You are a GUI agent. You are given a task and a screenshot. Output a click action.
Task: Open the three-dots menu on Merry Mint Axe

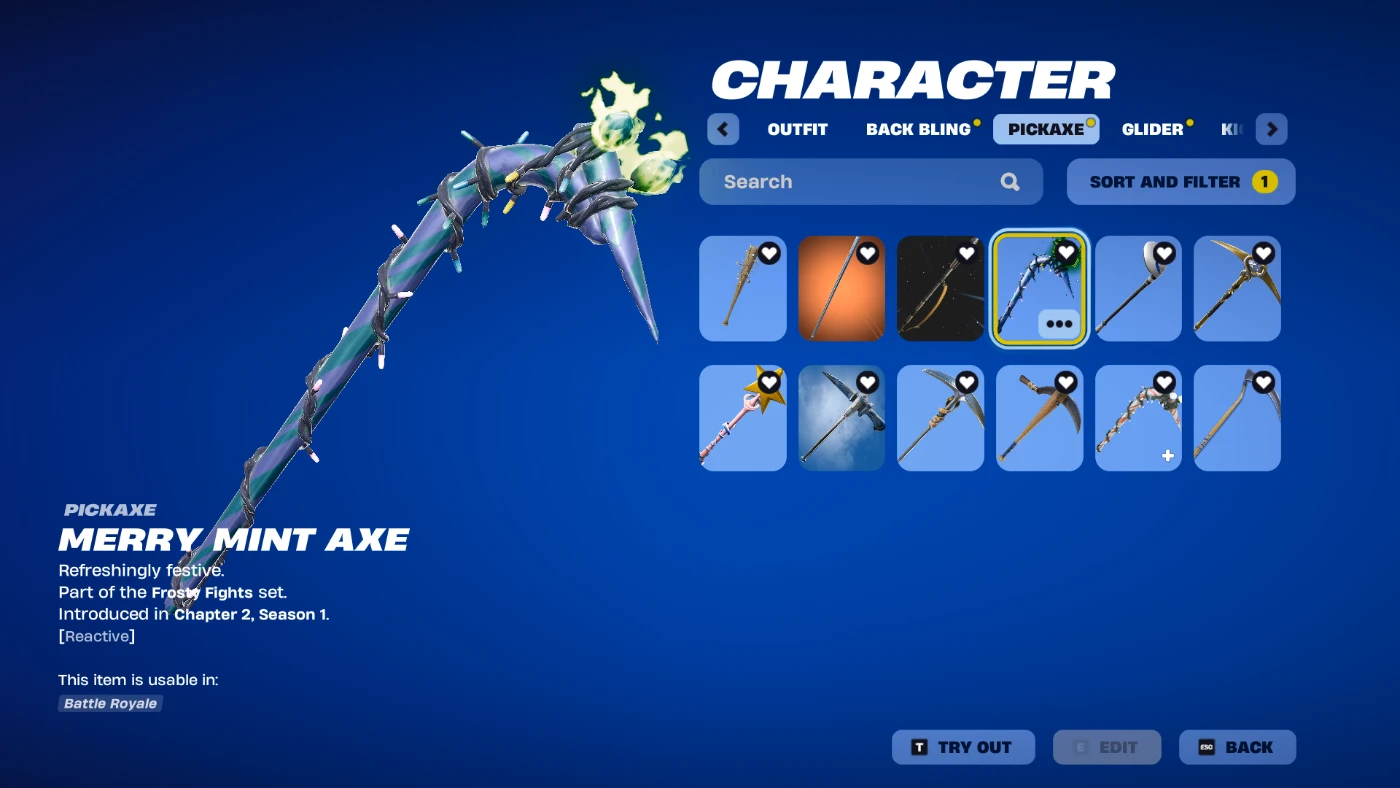1058,324
